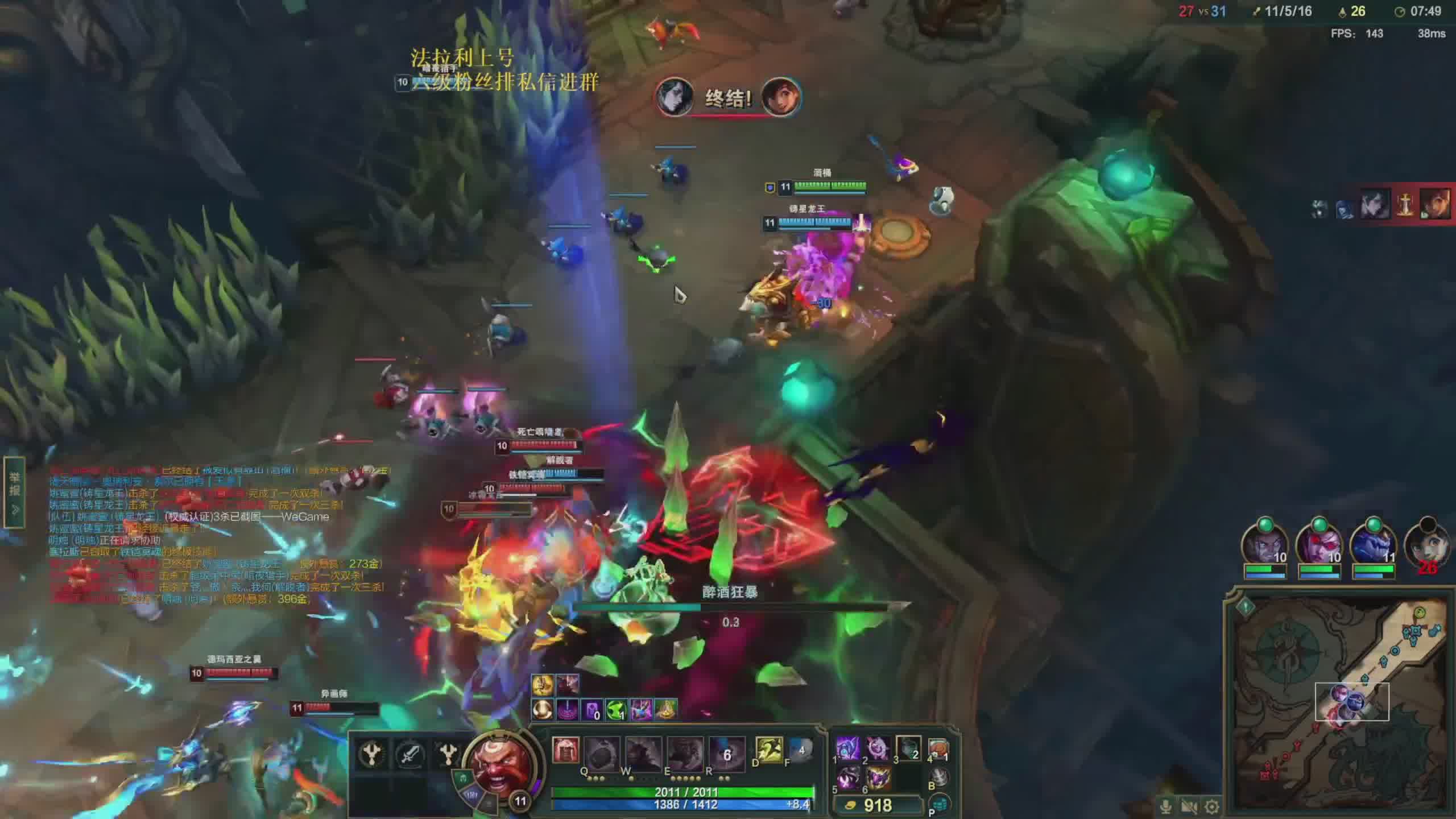Select the snowball summoner spell on F
1456x819 pixels.
tap(800, 750)
